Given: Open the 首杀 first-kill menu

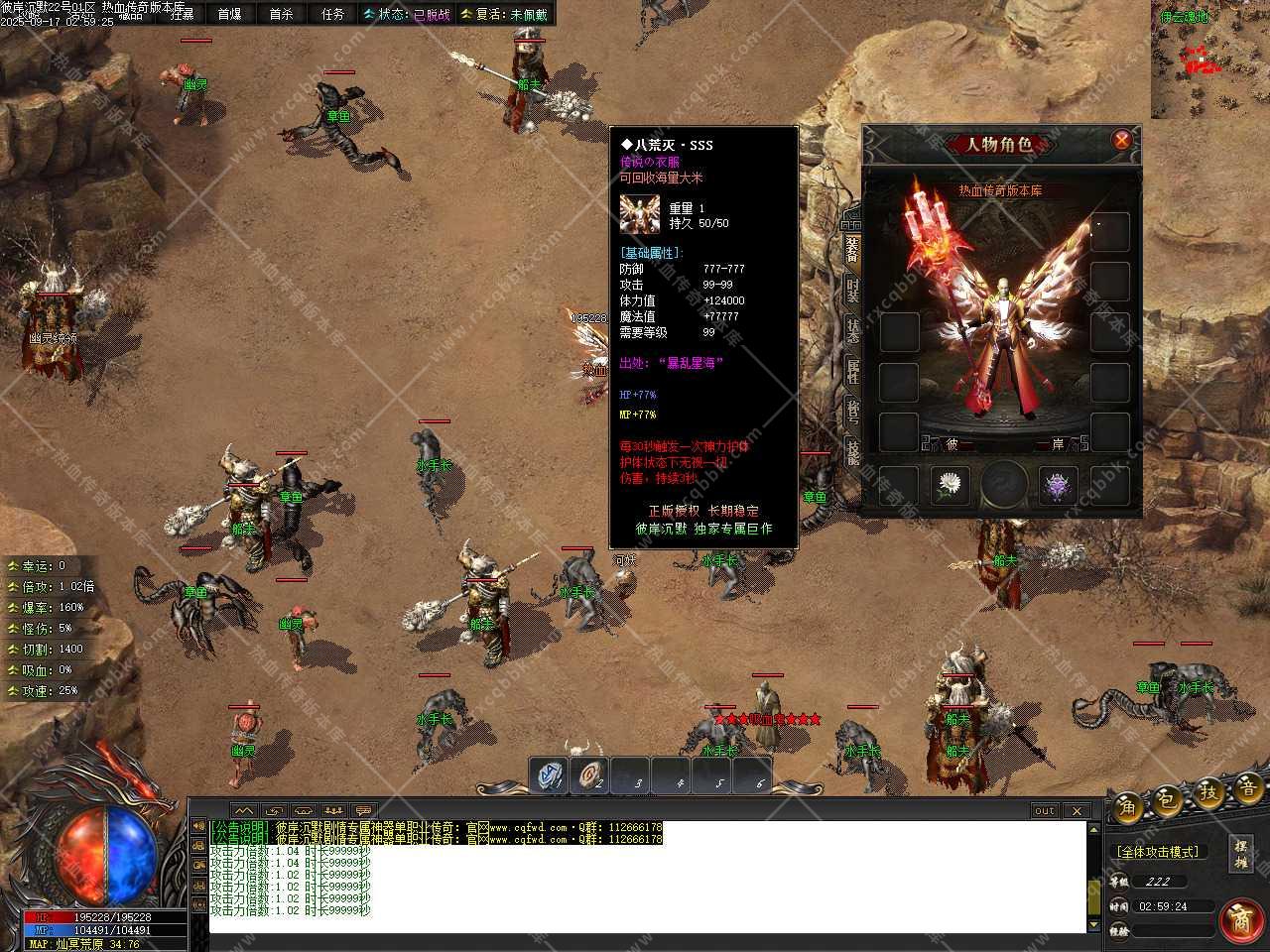Looking at the screenshot, I should (282, 14).
